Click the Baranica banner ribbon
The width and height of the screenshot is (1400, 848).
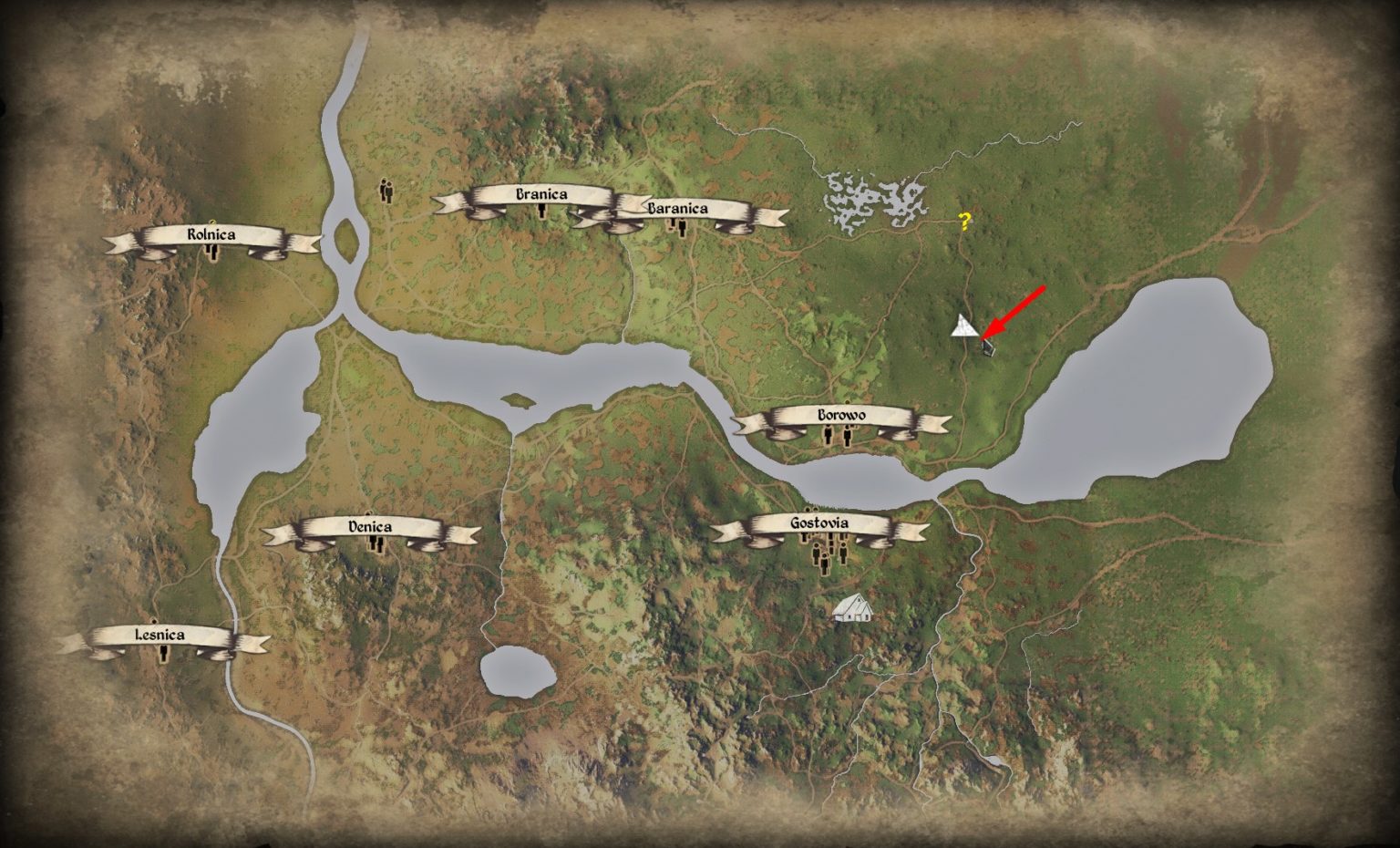point(675,208)
